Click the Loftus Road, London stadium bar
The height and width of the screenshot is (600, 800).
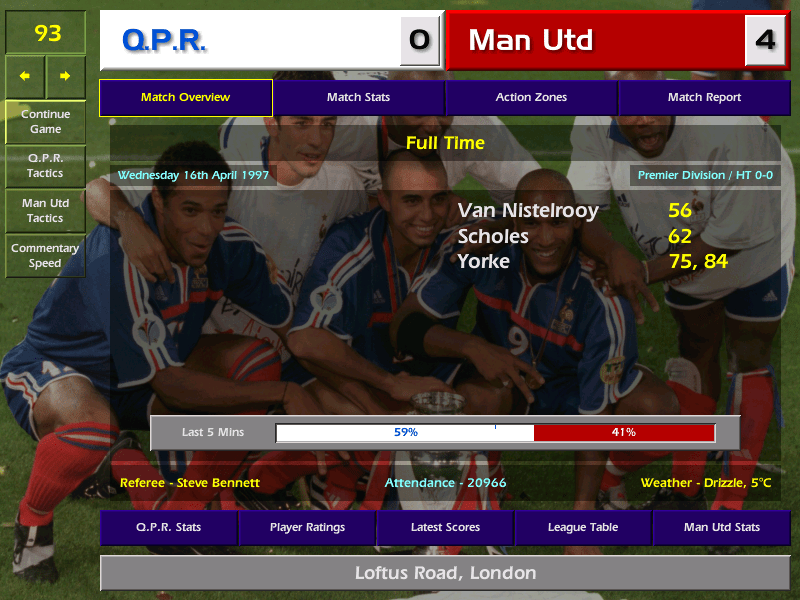click(x=445, y=573)
